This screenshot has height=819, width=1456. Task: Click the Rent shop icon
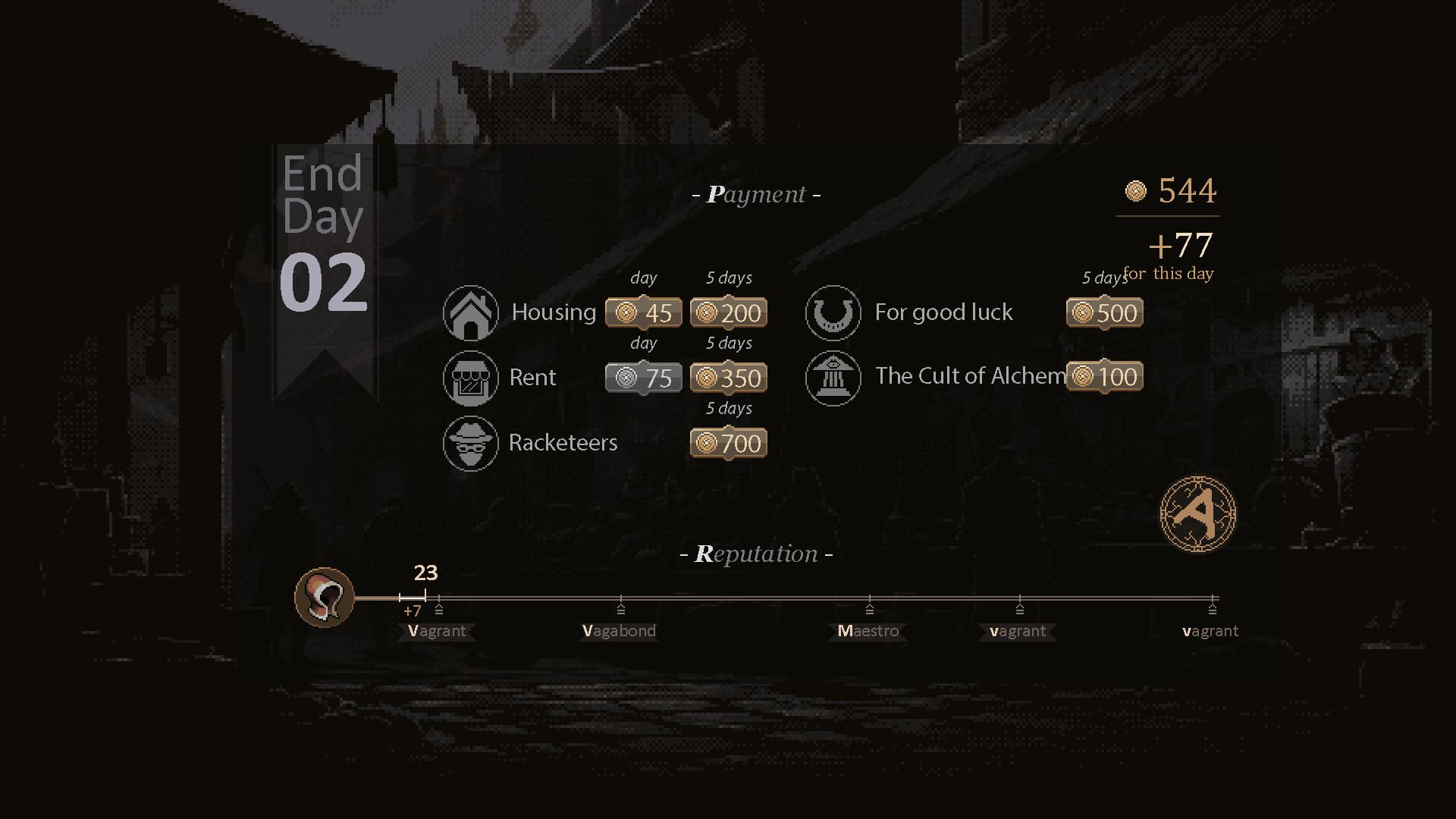[x=470, y=377]
